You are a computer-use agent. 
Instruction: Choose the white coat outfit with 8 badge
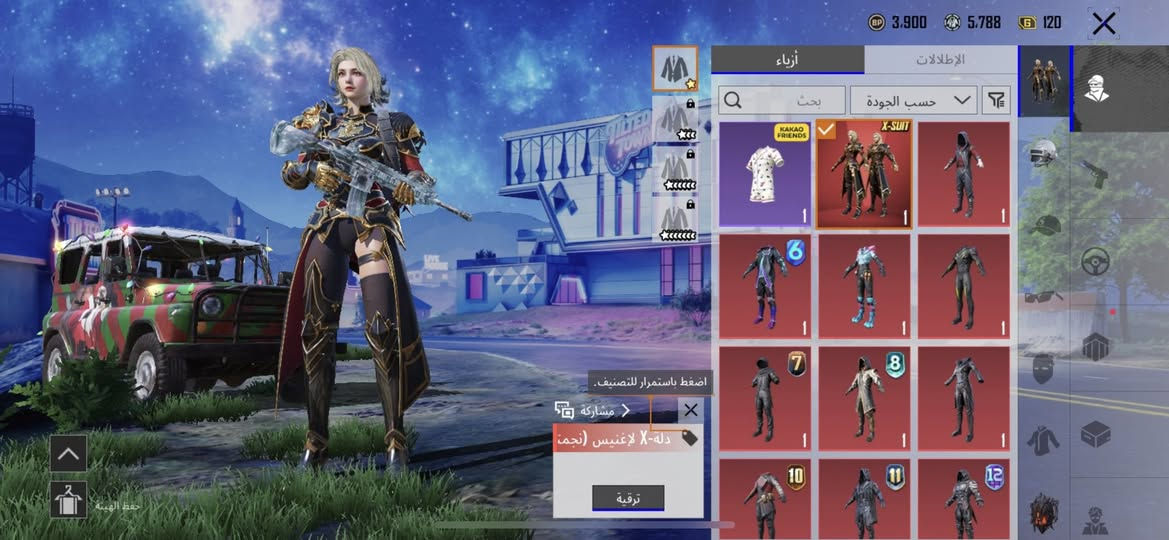864,399
